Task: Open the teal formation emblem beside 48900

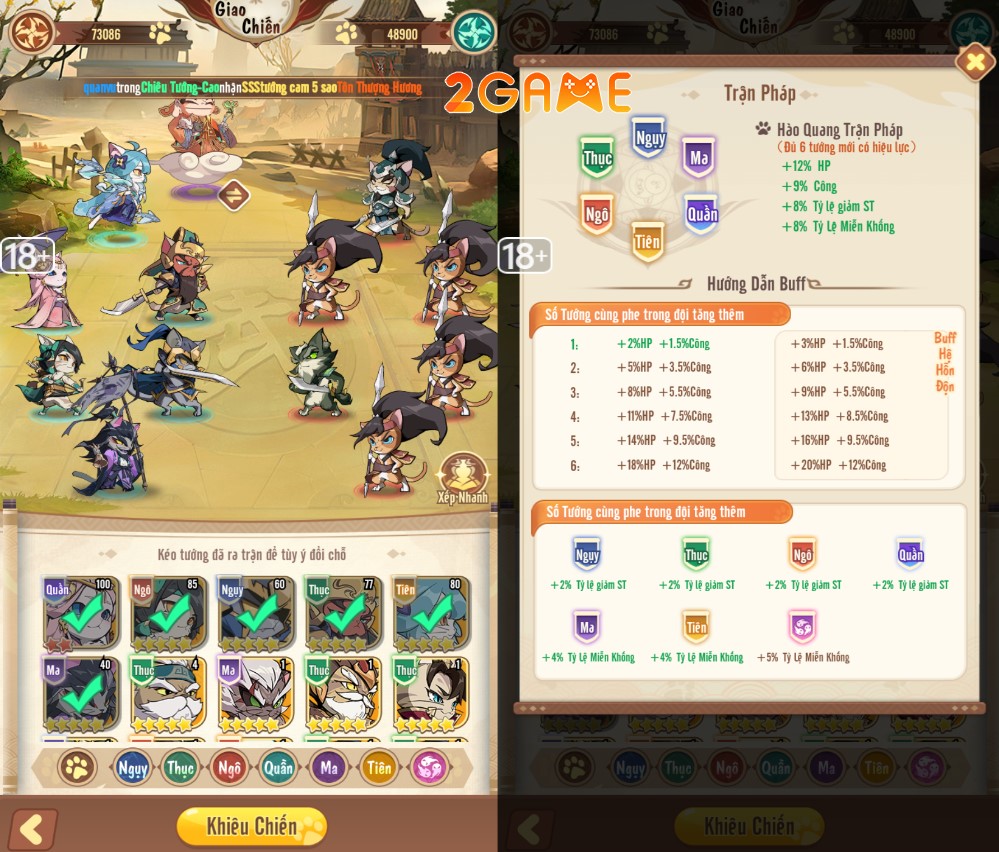Action: tap(473, 33)
